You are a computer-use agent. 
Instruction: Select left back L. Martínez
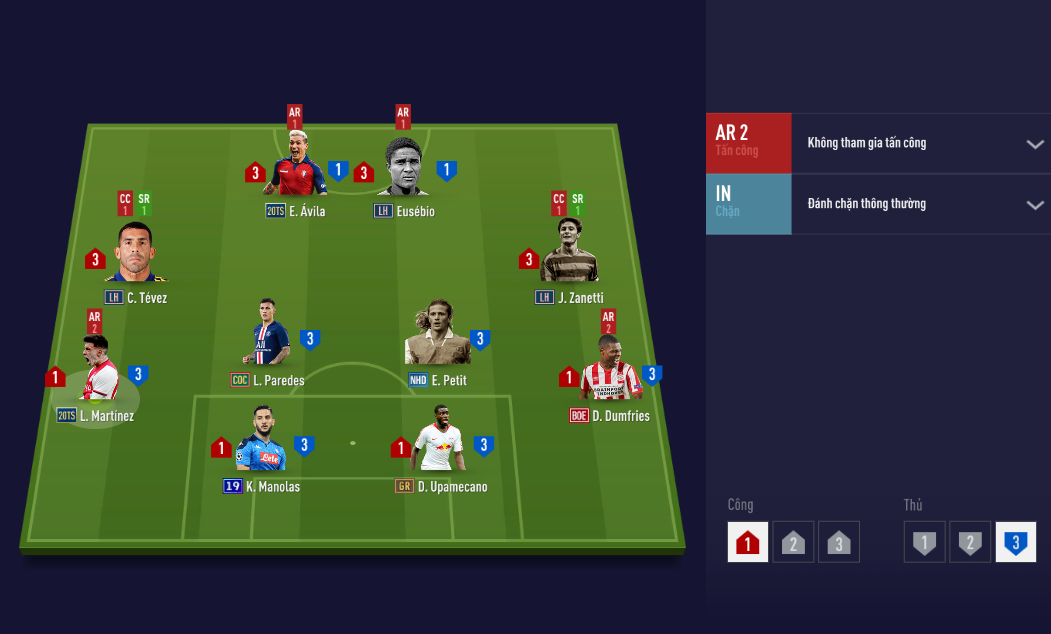click(x=97, y=374)
